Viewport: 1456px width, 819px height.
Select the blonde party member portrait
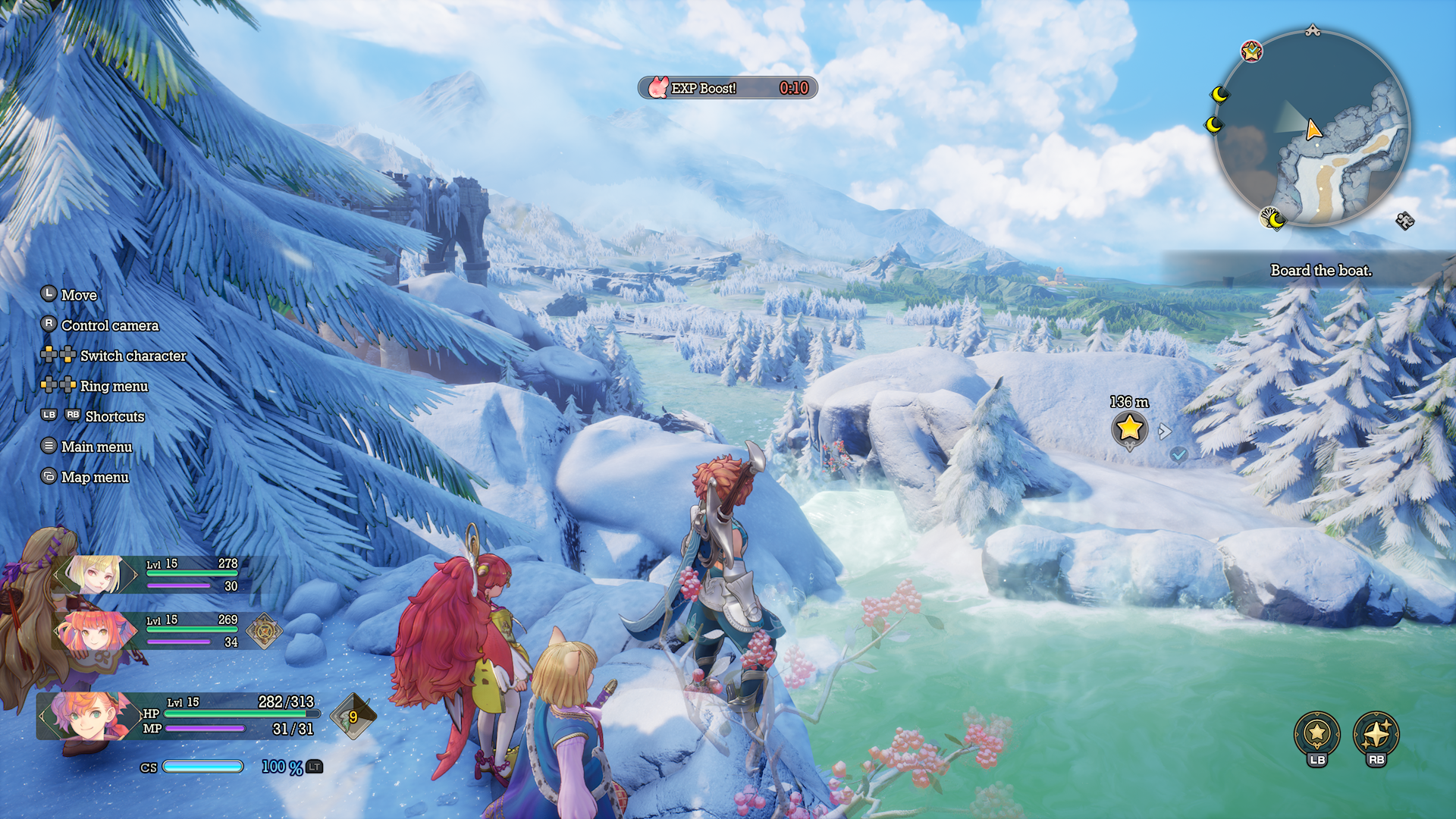point(96,575)
